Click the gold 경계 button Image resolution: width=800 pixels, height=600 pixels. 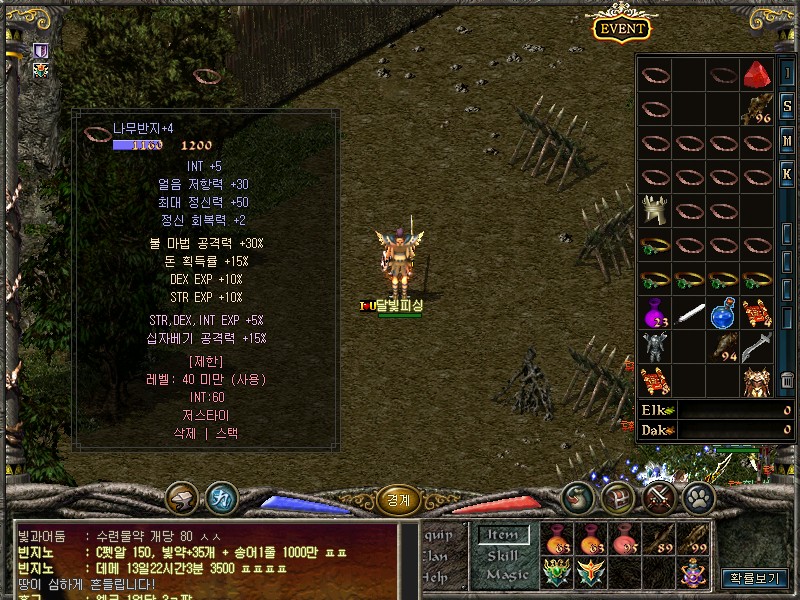tap(398, 497)
